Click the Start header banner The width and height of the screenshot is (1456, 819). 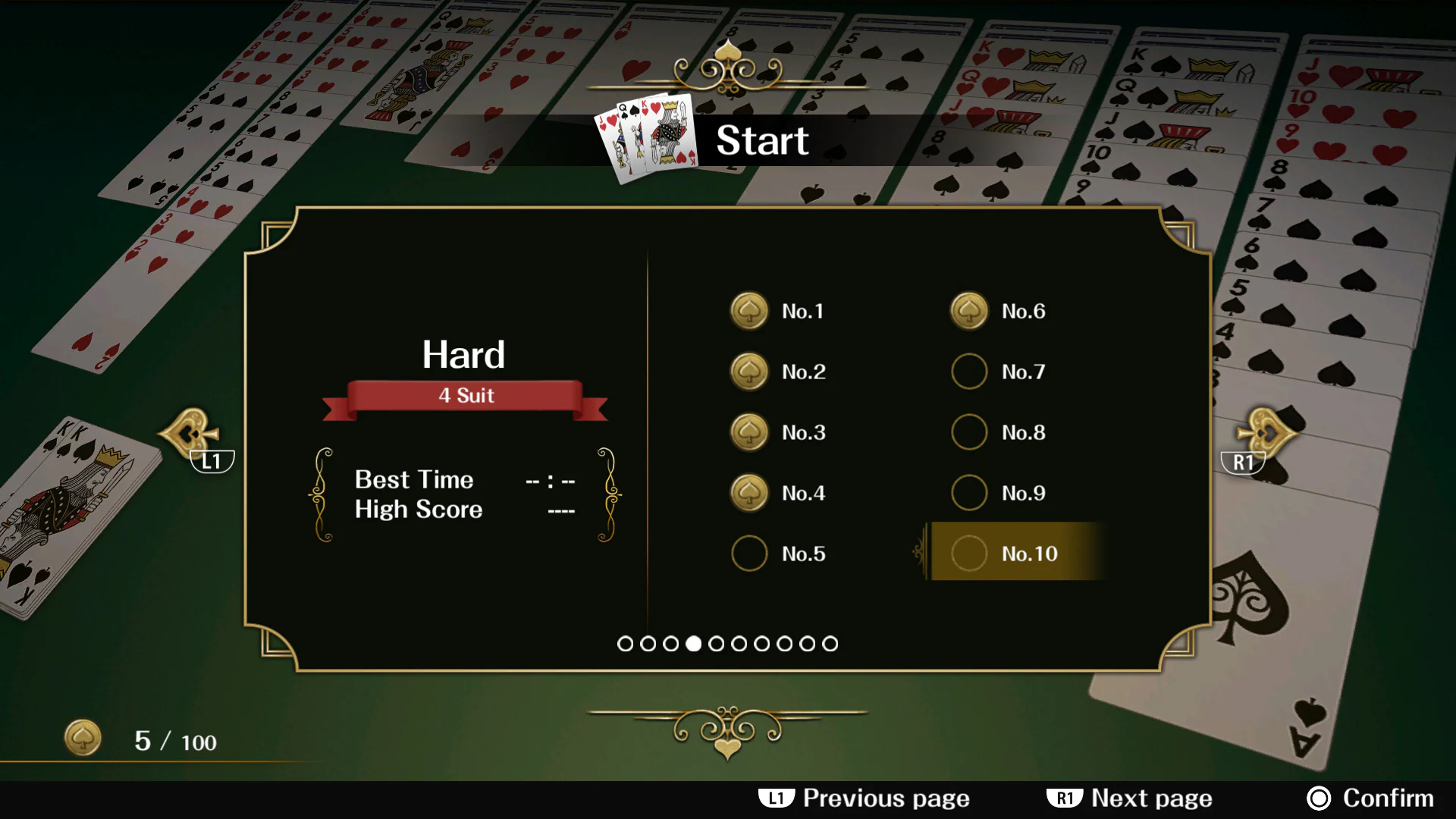[762, 141]
